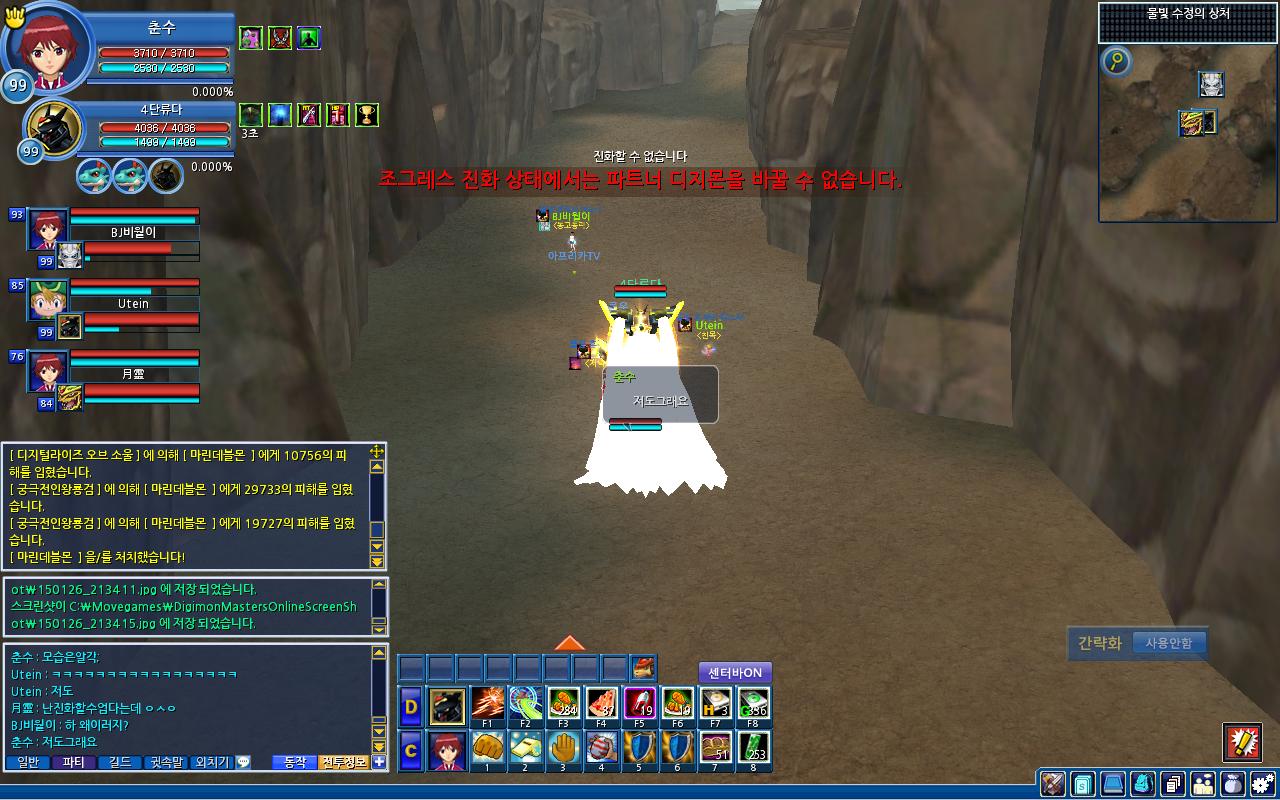Select the 길드 chat tab
The image size is (1280, 800).
(x=120, y=762)
